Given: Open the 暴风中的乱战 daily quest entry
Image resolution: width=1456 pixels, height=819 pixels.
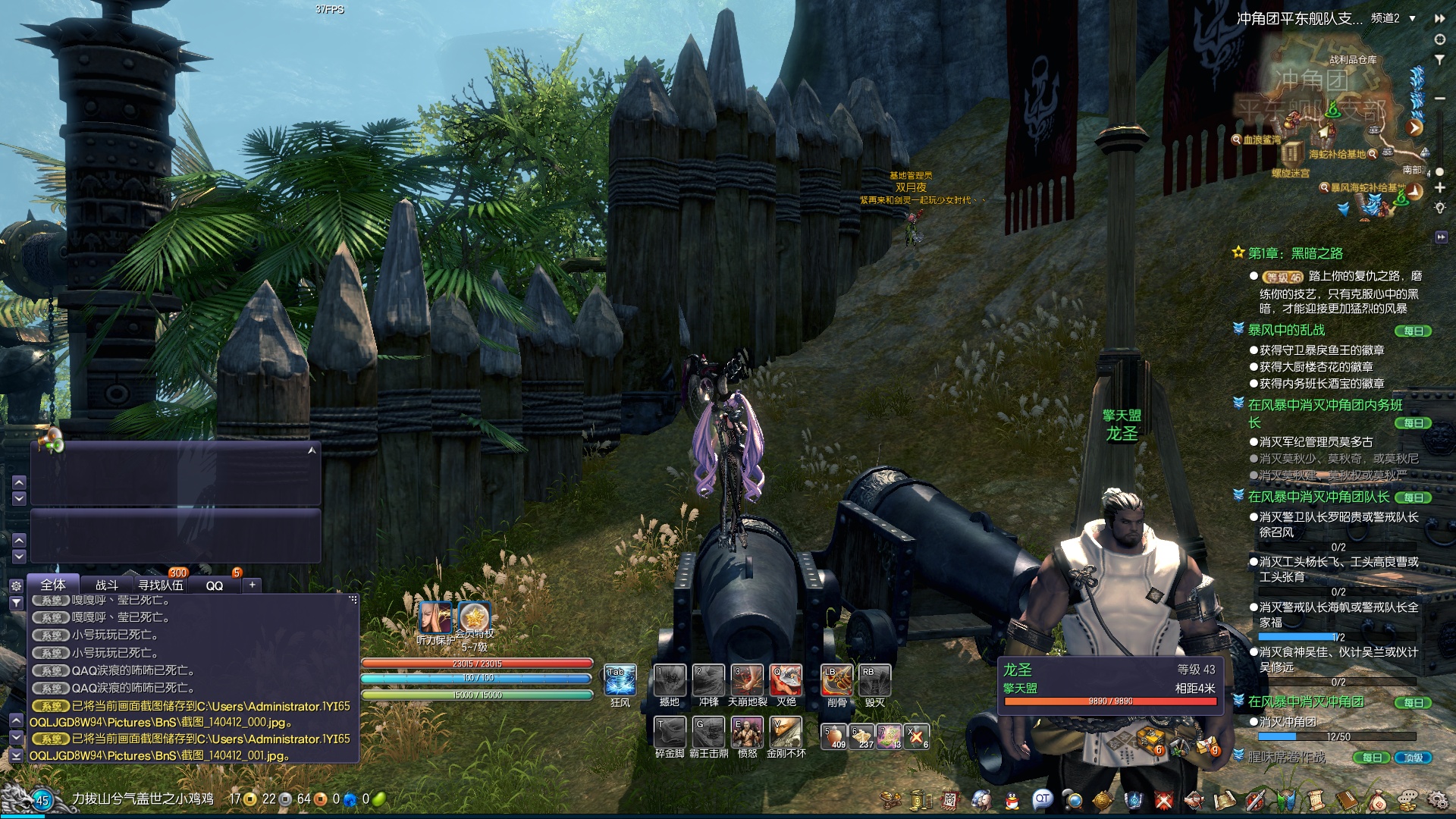Looking at the screenshot, I should [x=1286, y=330].
